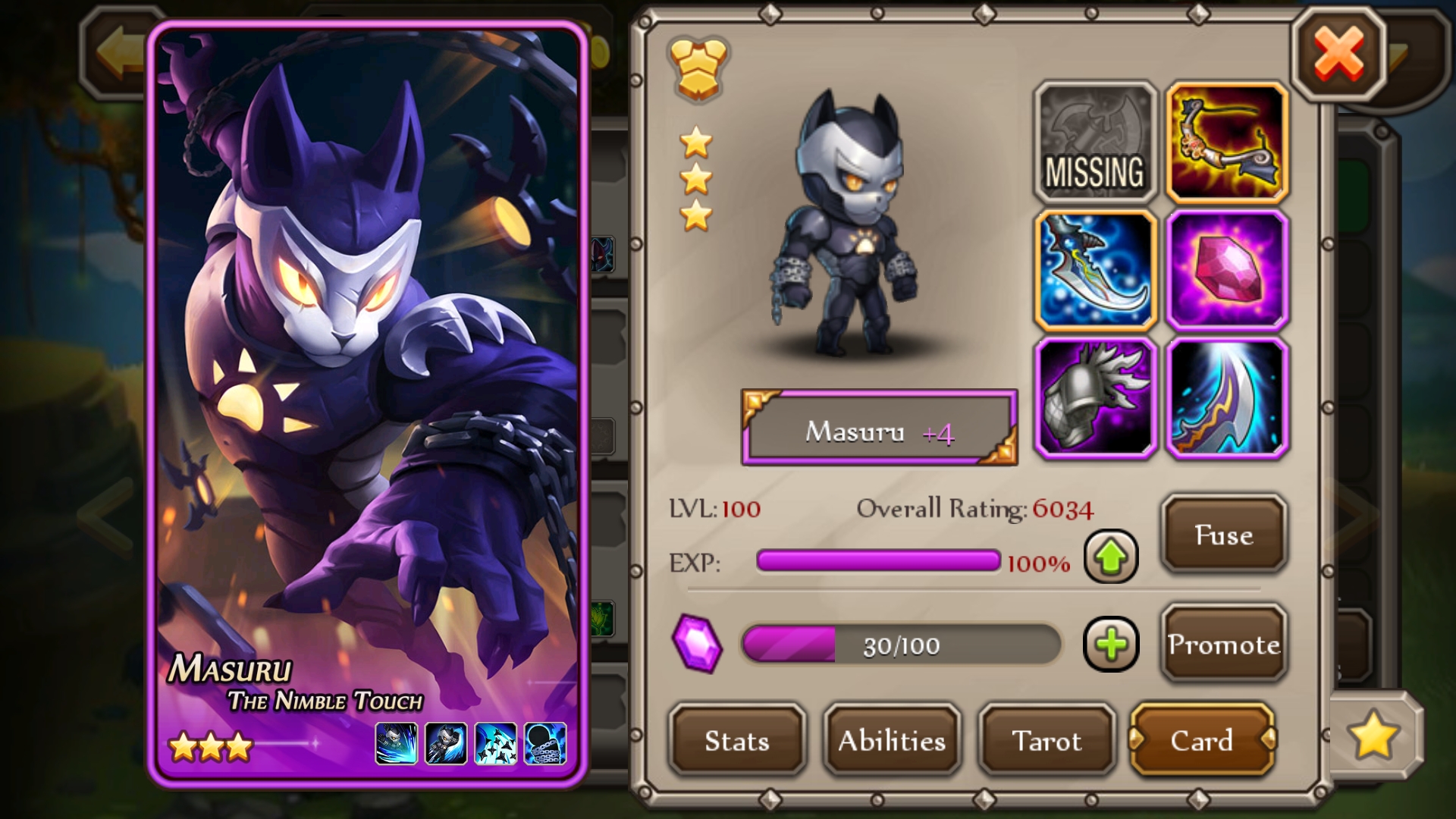The image size is (1456, 819).
Task: Click the gold armor icon above the hero
Action: [697, 68]
